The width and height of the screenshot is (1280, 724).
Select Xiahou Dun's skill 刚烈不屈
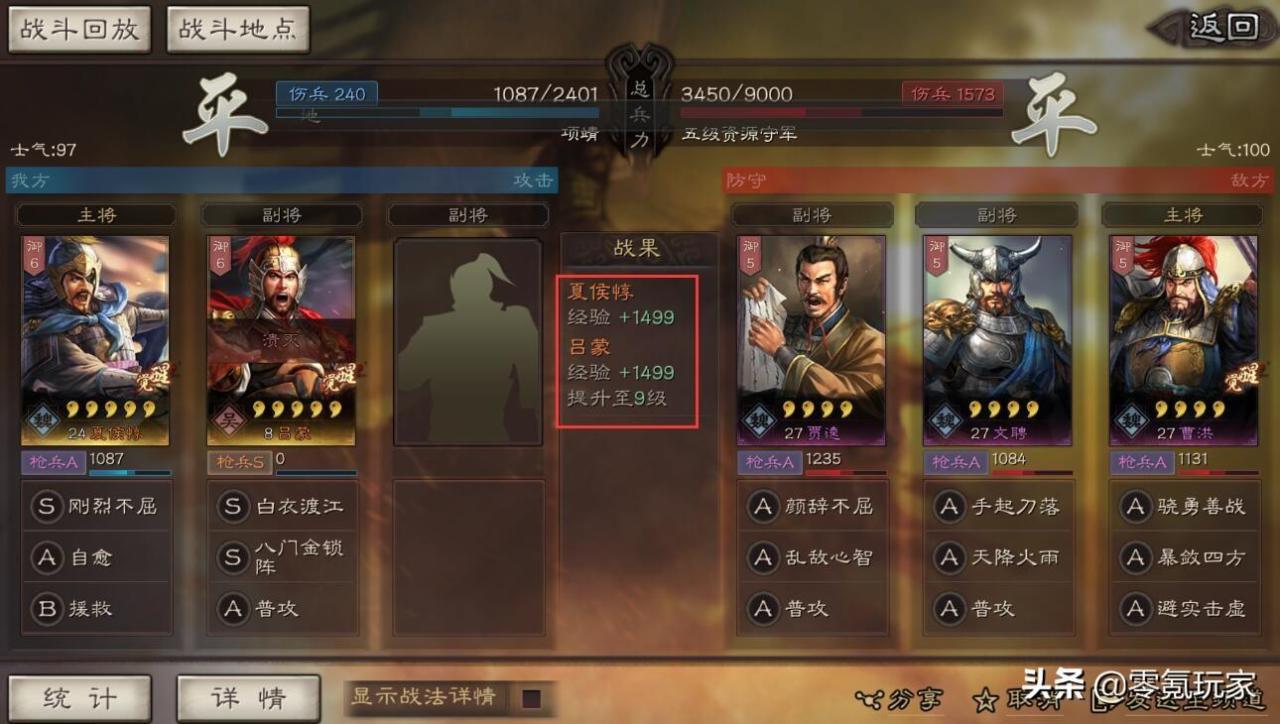pyautogui.click(x=96, y=506)
